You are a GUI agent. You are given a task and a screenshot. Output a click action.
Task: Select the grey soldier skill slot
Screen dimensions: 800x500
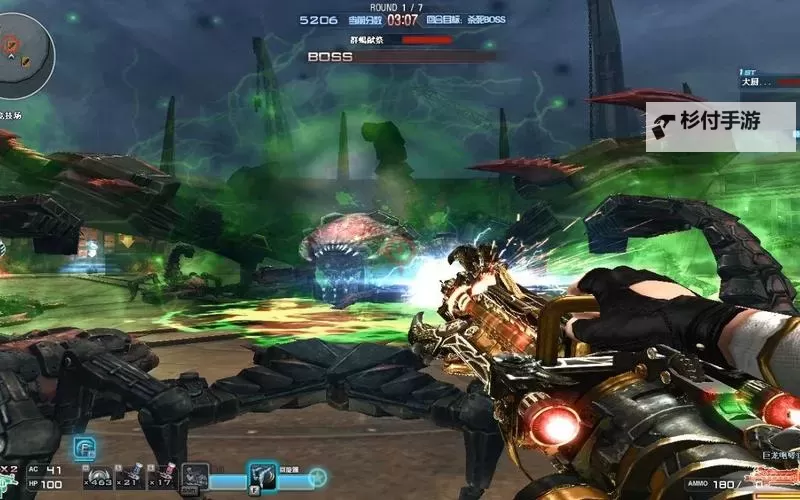pos(195,476)
